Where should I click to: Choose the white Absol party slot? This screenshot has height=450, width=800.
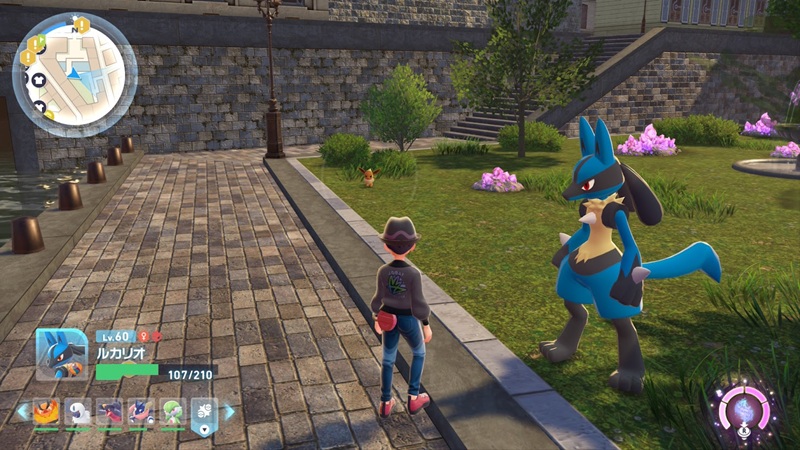(x=78, y=412)
